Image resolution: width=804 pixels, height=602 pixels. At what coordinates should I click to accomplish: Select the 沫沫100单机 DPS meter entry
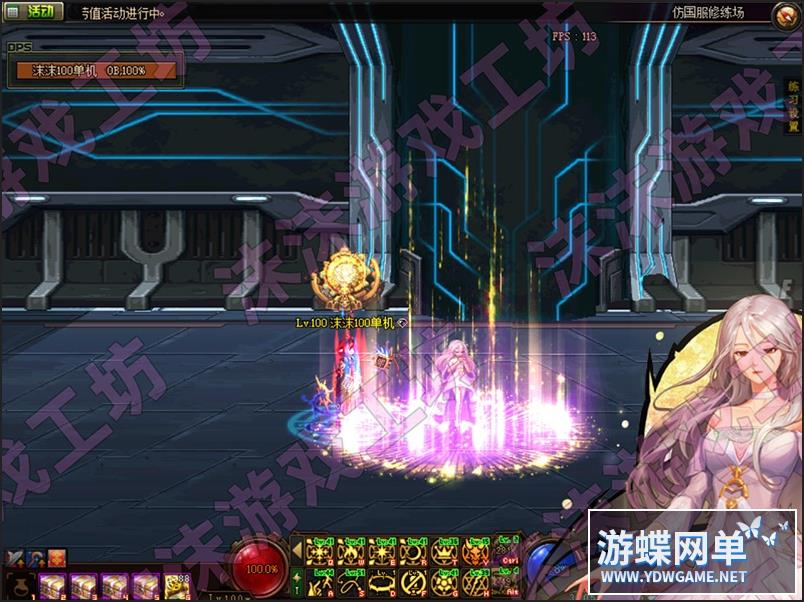(96, 71)
